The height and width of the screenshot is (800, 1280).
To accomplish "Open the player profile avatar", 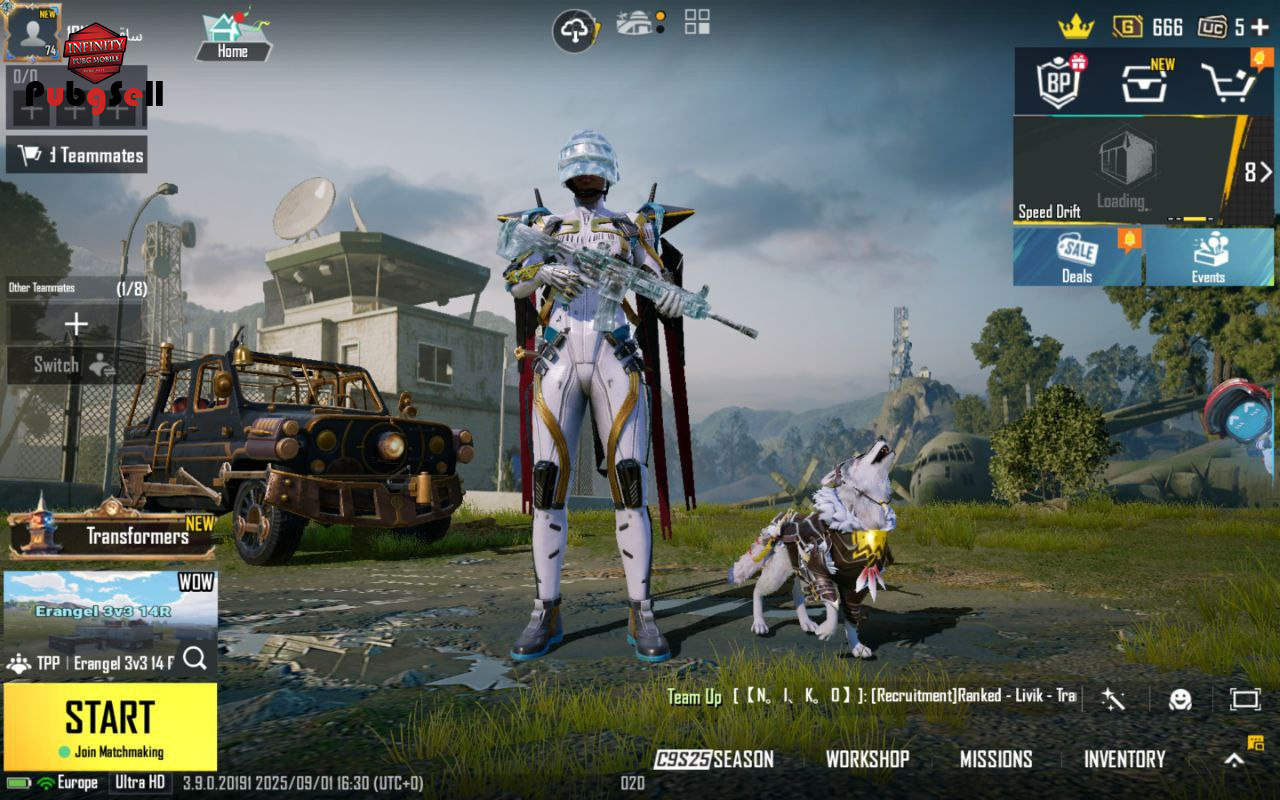I will [x=33, y=32].
